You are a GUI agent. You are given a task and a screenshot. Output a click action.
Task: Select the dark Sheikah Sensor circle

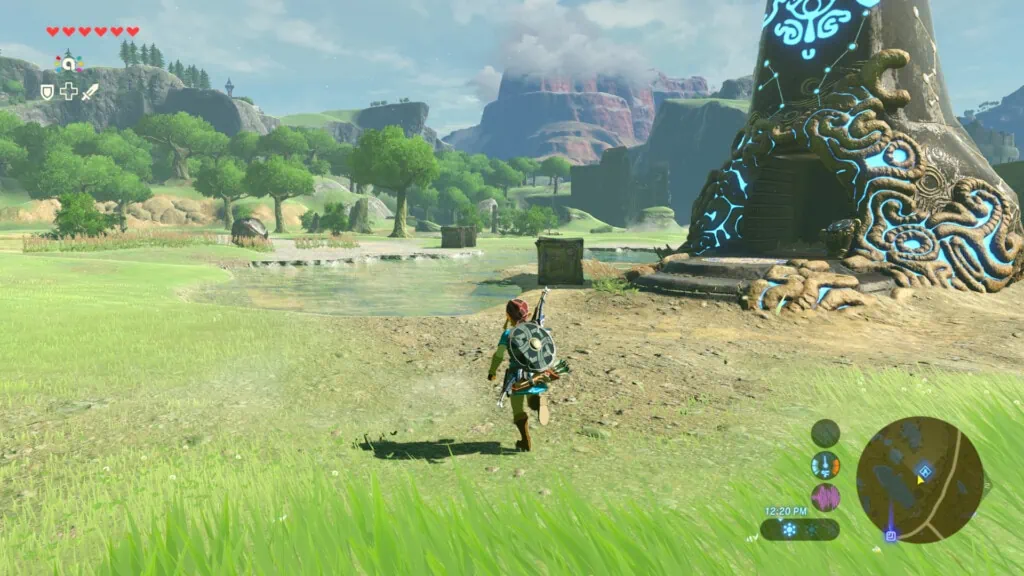tap(825, 433)
